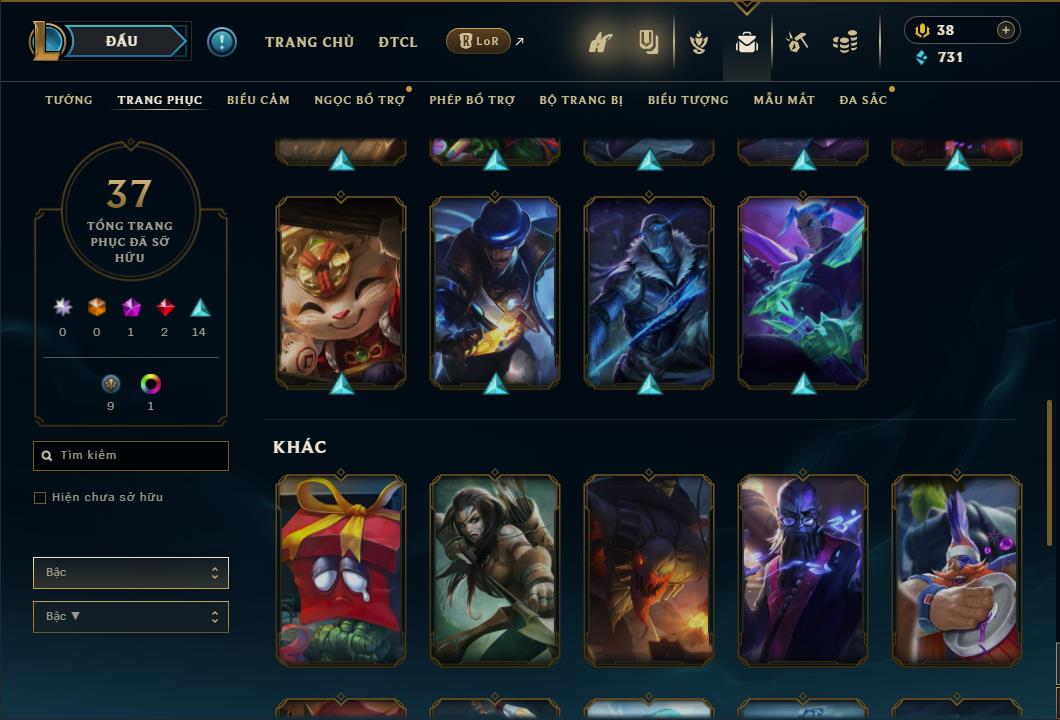Launch the LoR link
The height and width of the screenshot is (720, 1060).
(x=479, y=41)
